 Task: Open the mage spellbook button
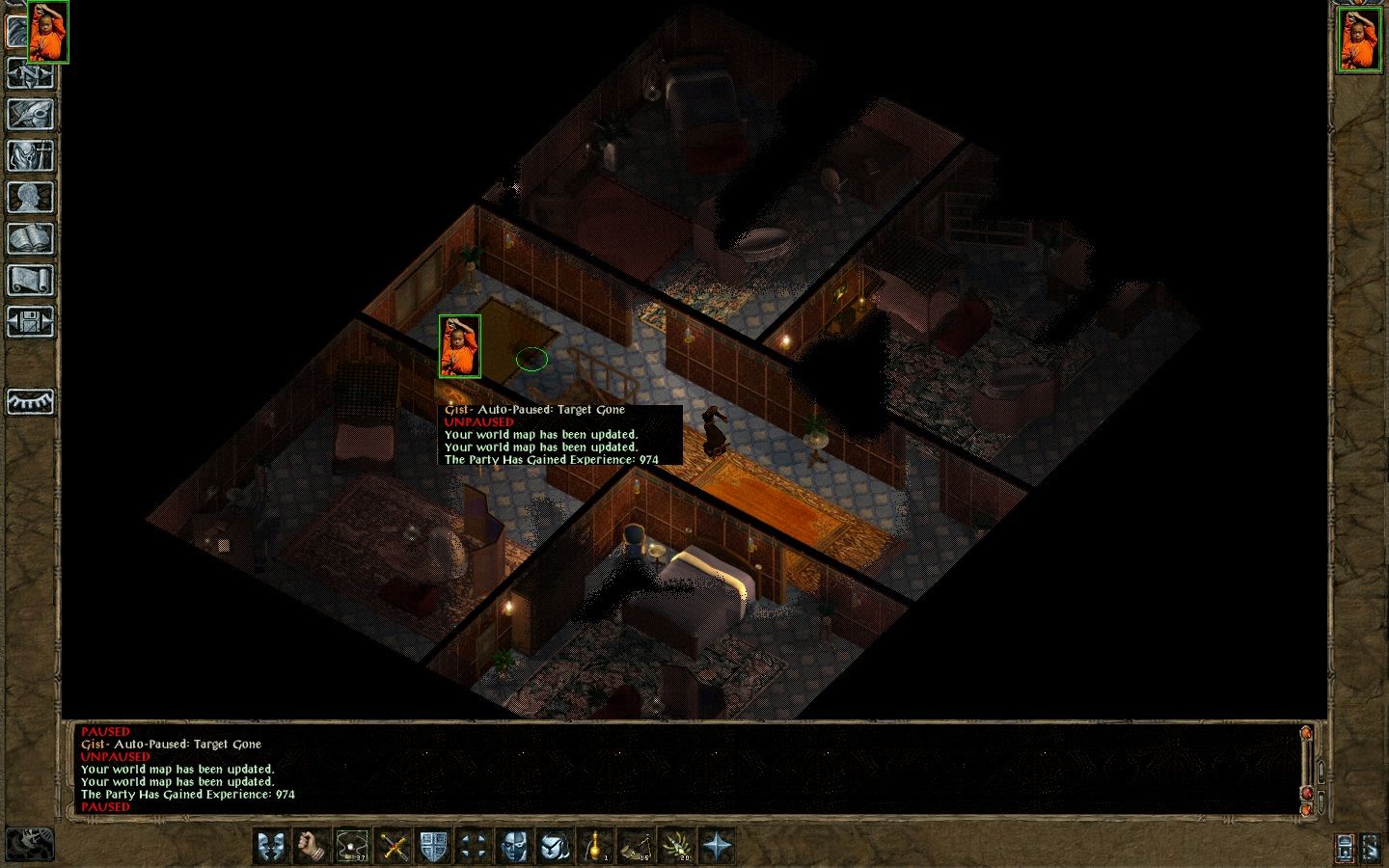(x=30, y=239)
